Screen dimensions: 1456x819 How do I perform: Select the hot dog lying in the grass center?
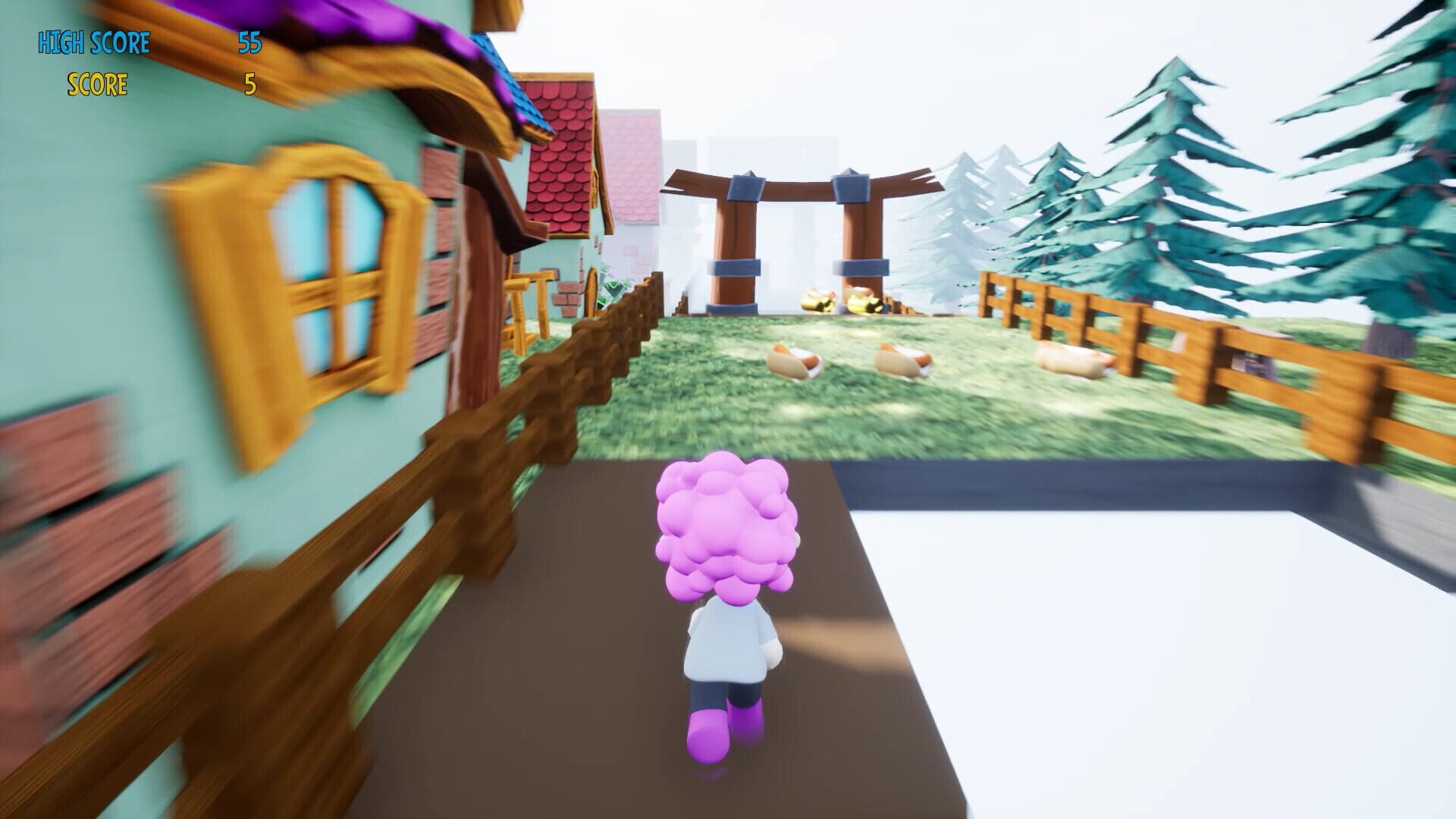(904, 362)
